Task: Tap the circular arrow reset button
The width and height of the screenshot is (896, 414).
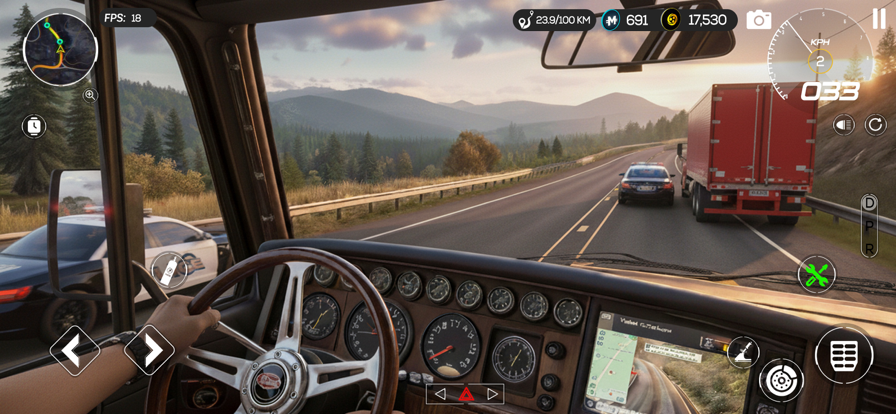Action: coord(875,125)
